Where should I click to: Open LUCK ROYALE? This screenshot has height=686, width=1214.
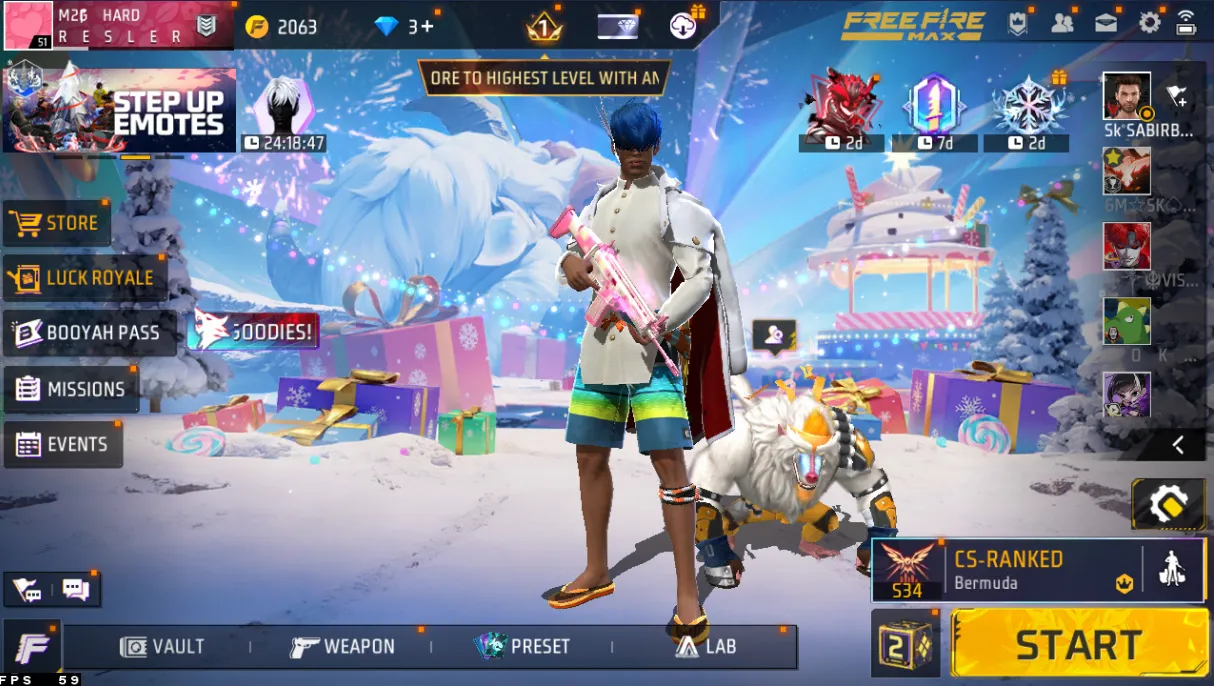(84, 278)
